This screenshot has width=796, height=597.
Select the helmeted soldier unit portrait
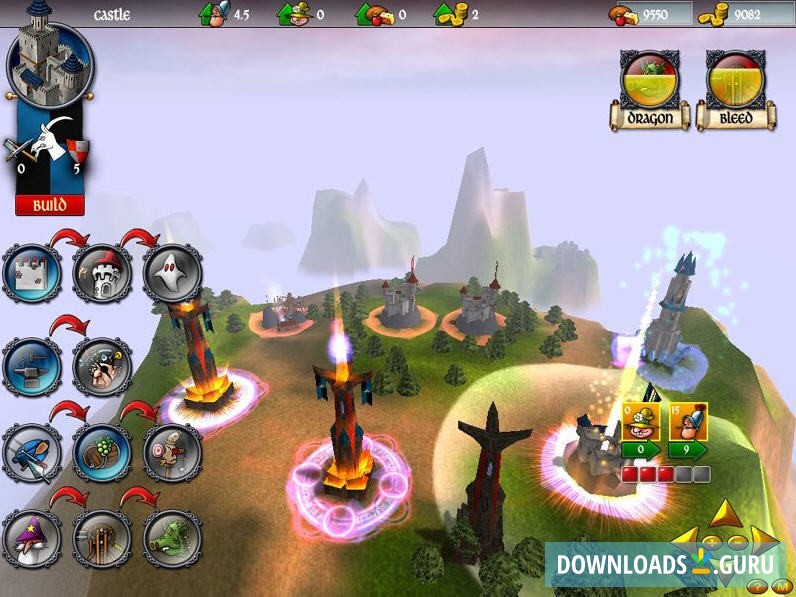pyautogui.click(x=689, y=422)
